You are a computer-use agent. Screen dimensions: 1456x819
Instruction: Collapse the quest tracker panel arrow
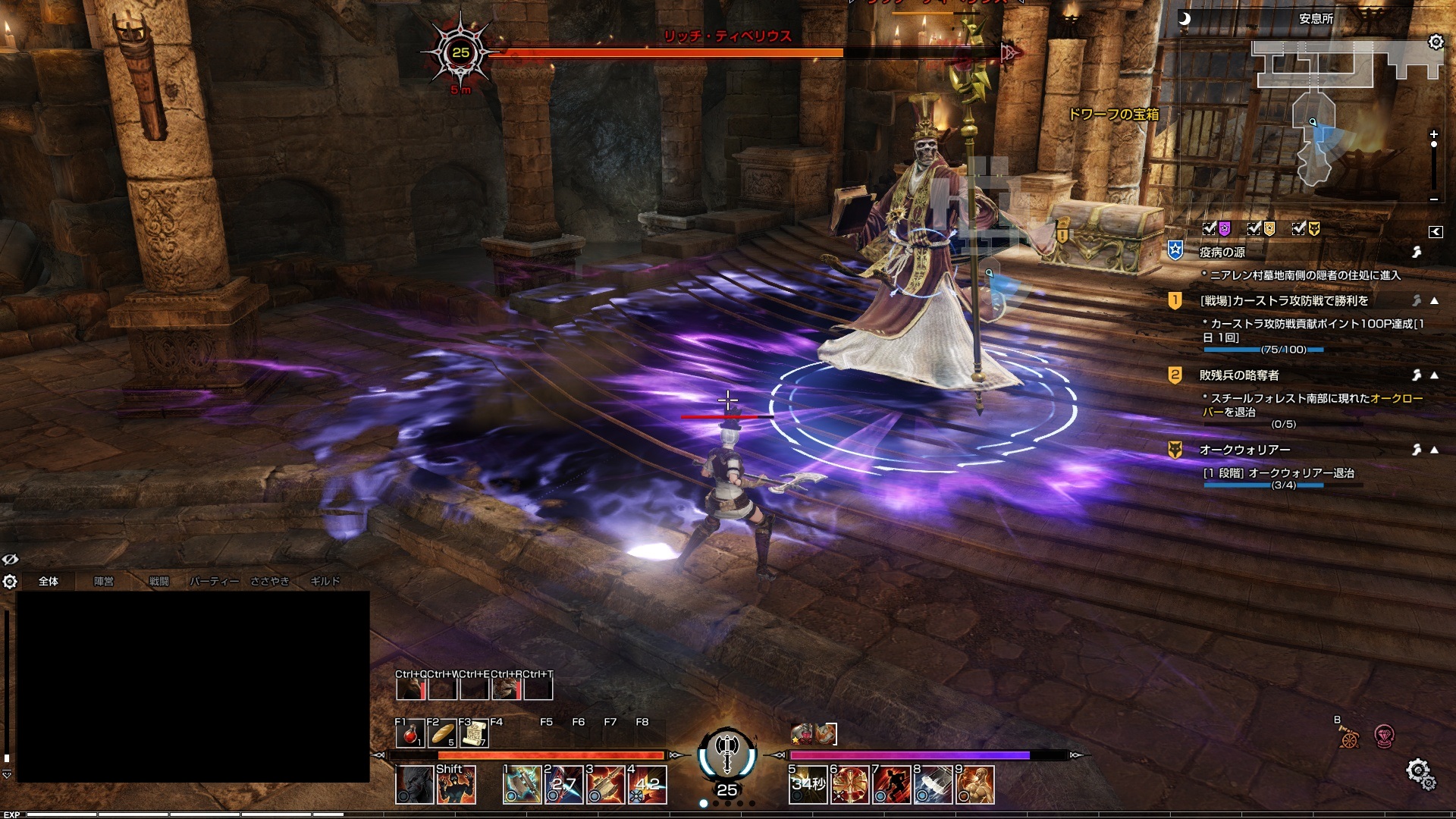(1435, 232)
